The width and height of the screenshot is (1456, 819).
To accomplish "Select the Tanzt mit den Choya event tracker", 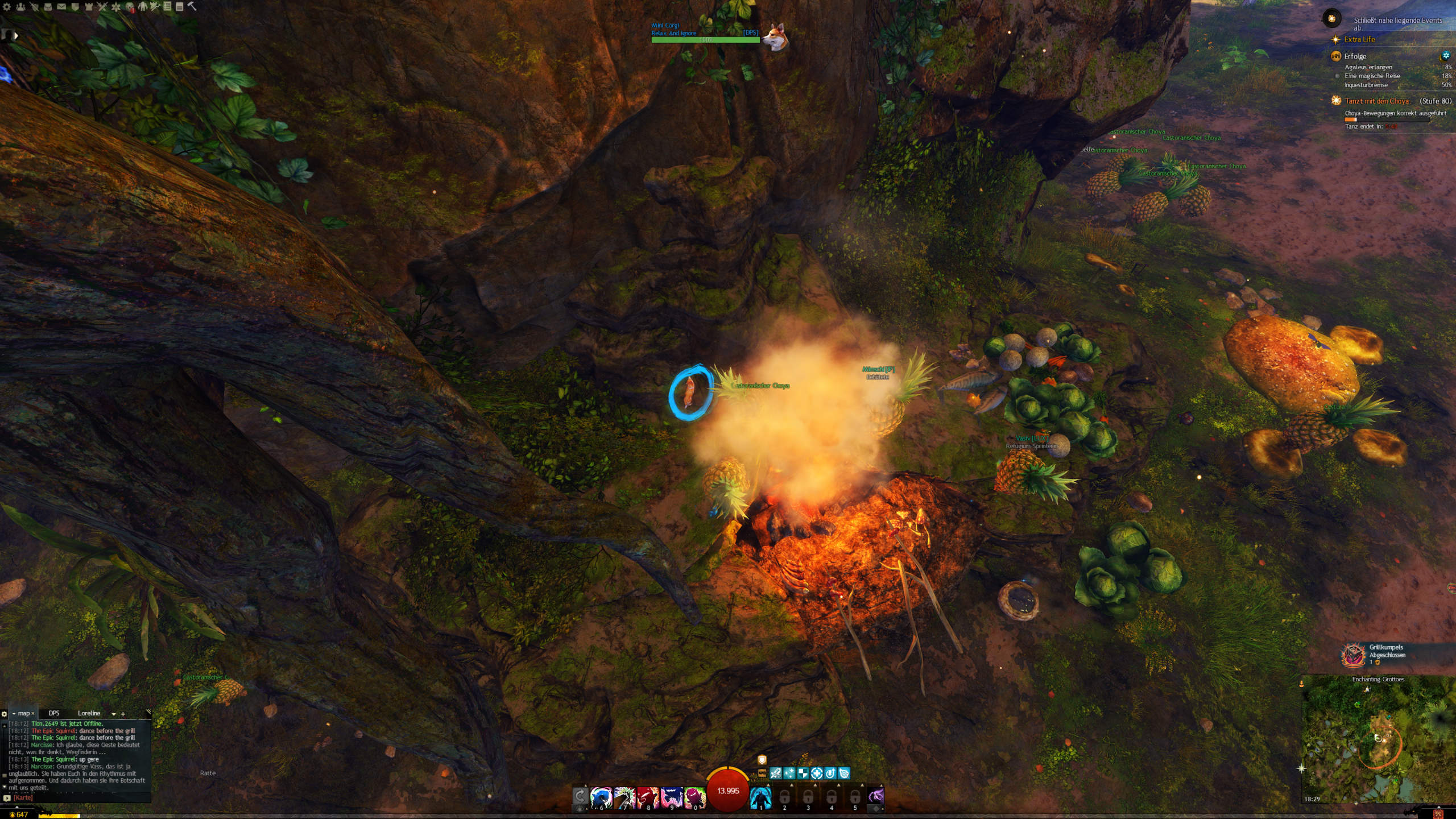I will [1376, 101].
